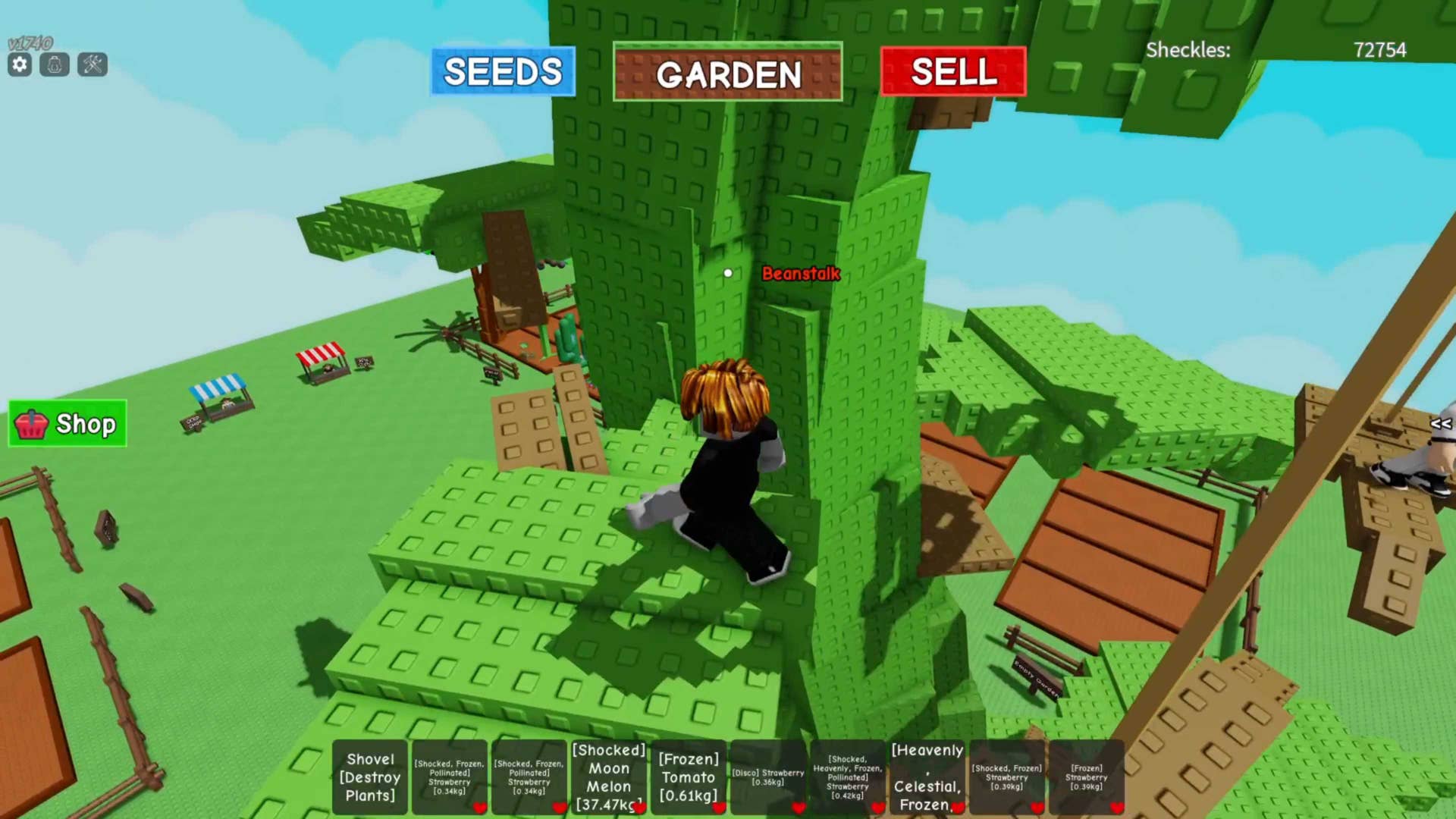This screenshot has height=819, width=1456.
Task: Click the double-arrow expand tab on right edge
Action: tap(1440, 424)
